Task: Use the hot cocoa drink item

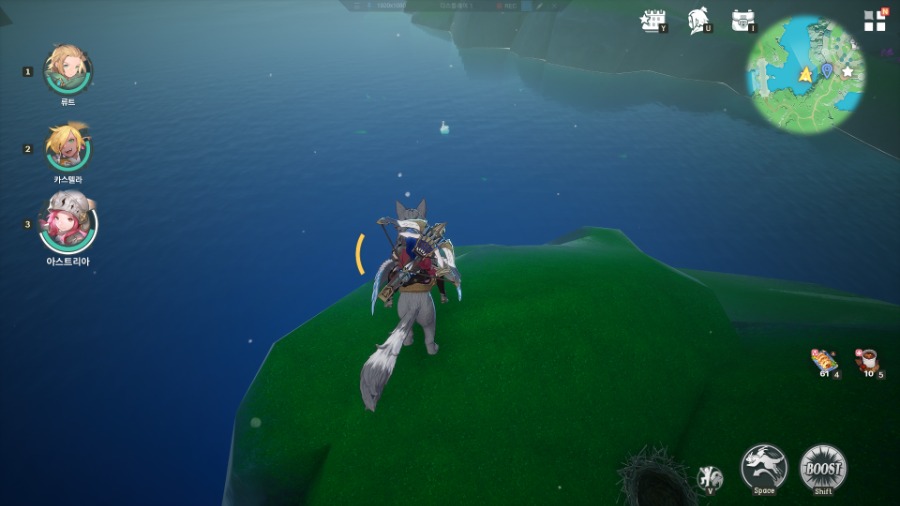Action: click(866, 360)
